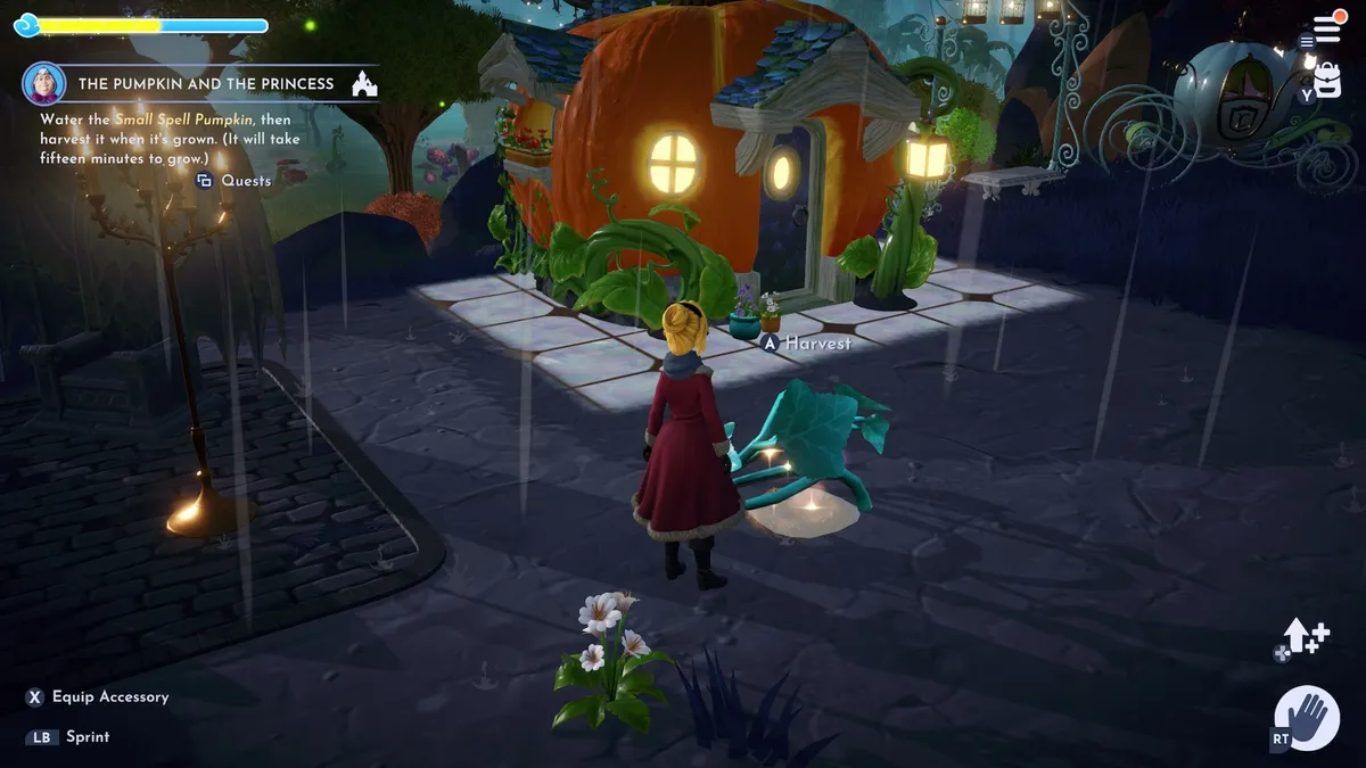This screenshot has height=768, width=1366.
Task: Click the castle icon beside the quest title
Action: (364, 84)
